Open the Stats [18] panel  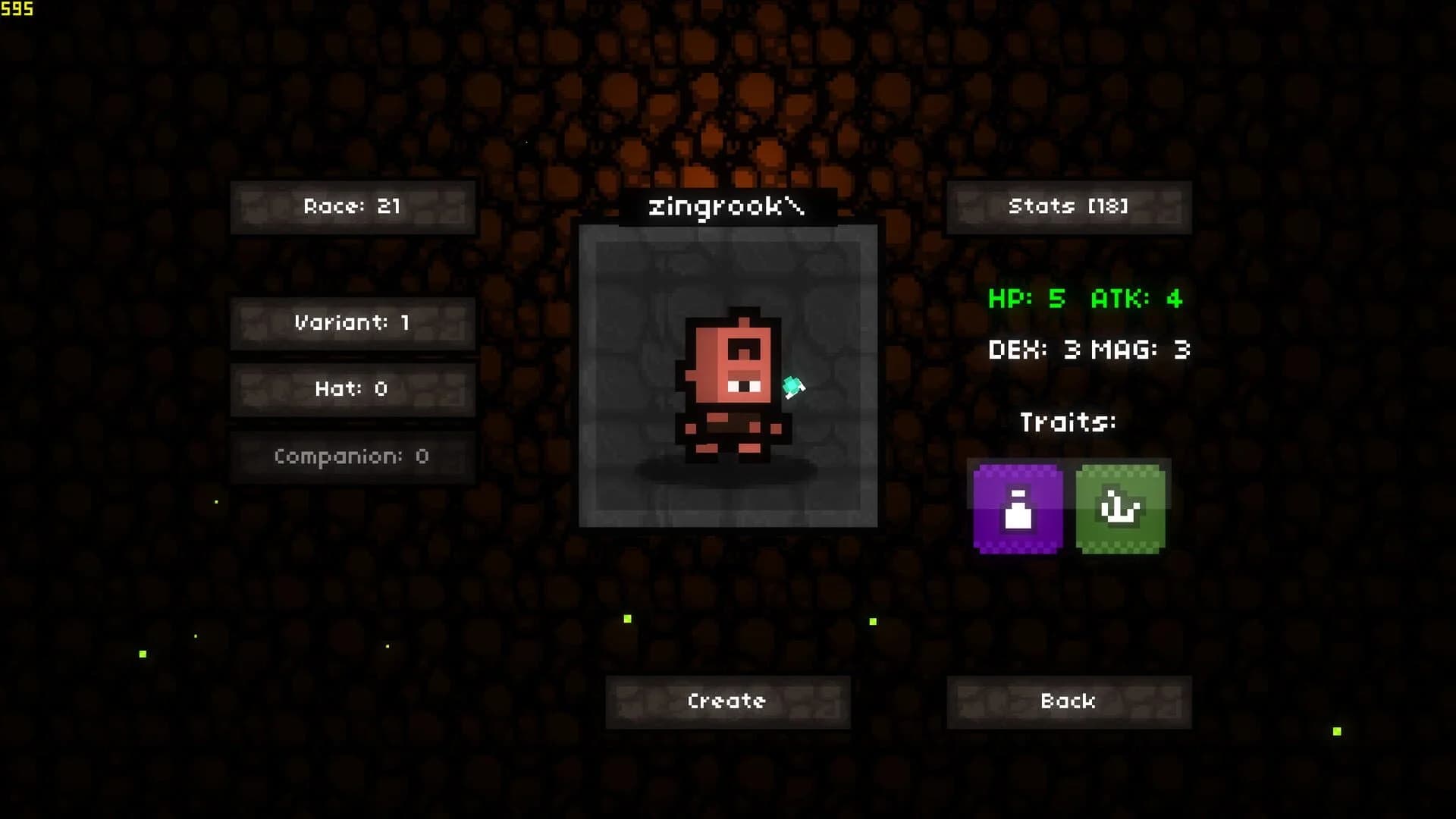coord(1068,207)
